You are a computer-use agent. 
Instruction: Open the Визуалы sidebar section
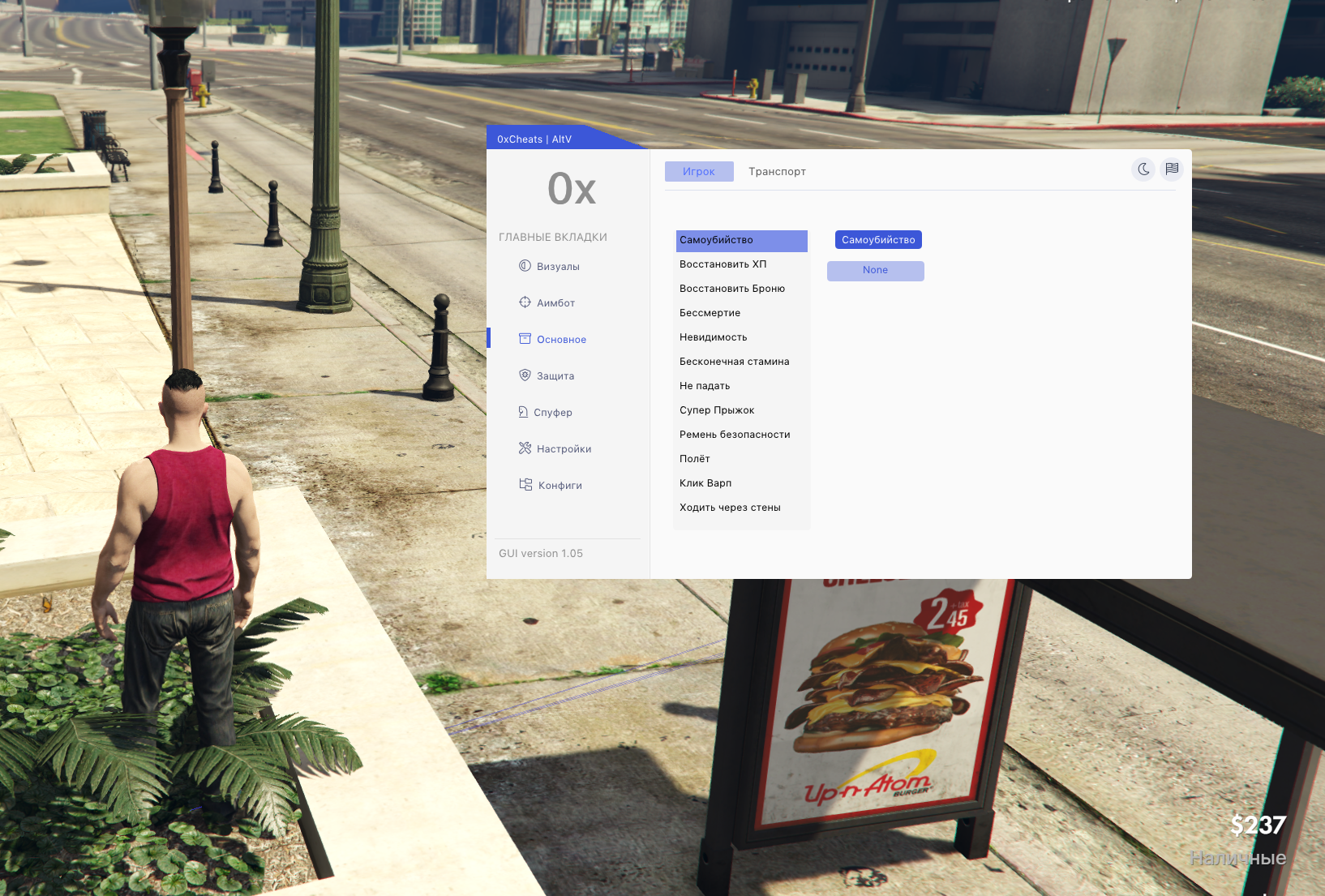pyautogui.click(x=558, y=267)
